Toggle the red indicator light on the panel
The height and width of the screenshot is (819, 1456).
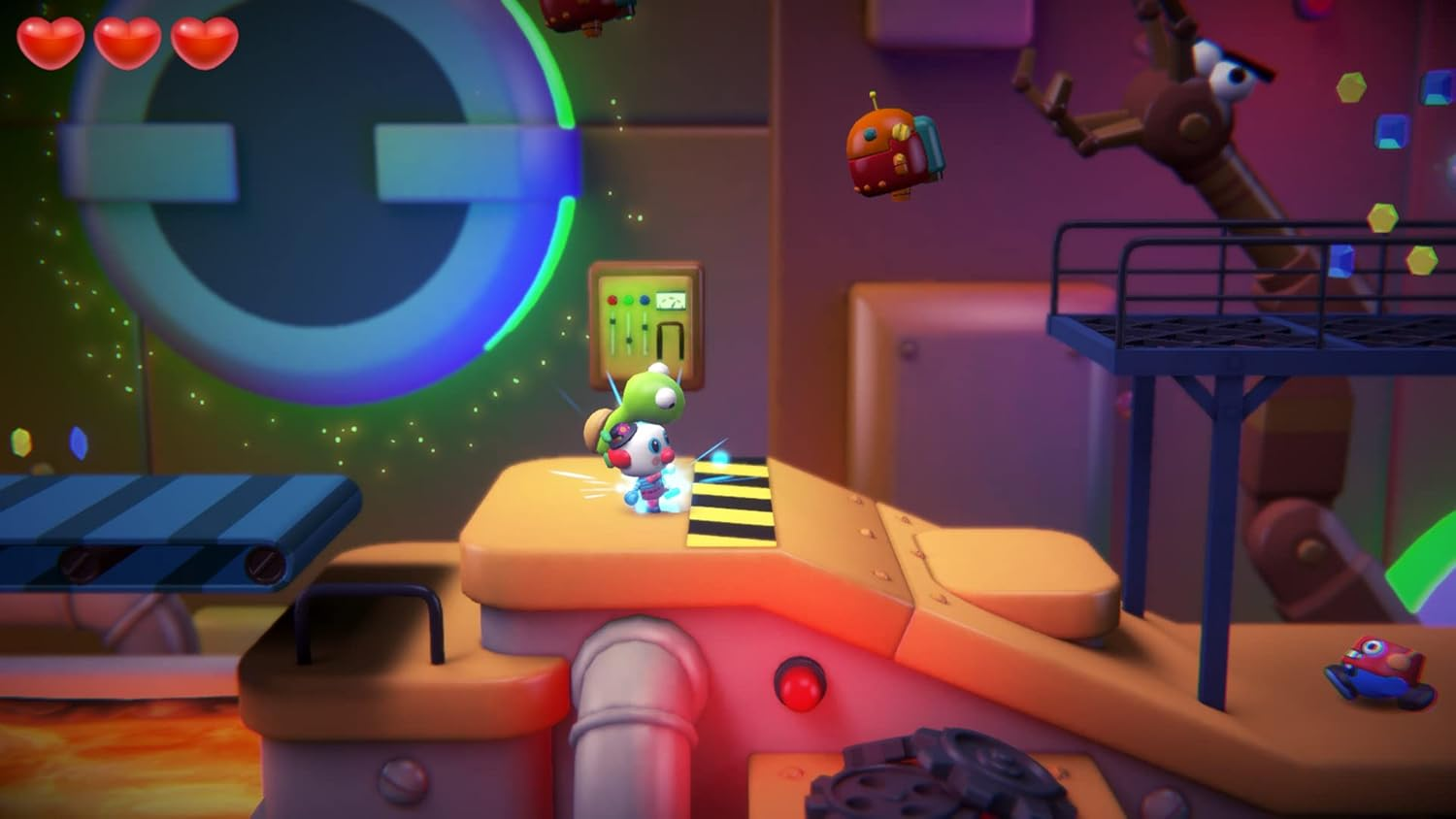pyautogui.click(x=612, y=300)
